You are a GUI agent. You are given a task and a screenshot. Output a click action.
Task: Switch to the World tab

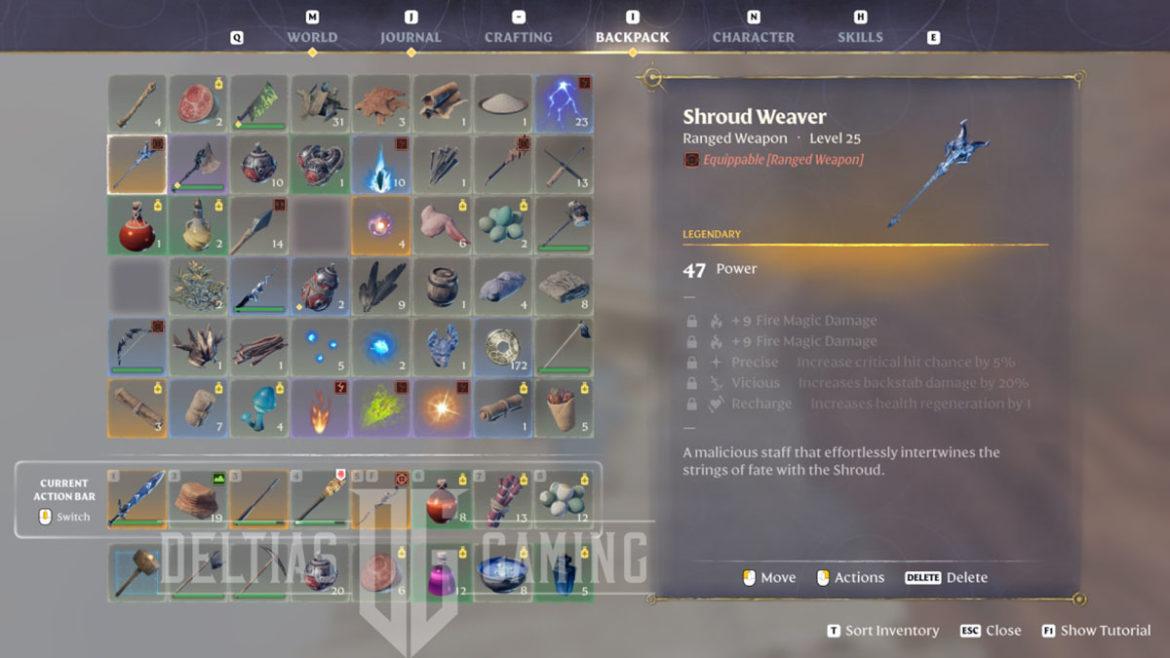point(312,37)
